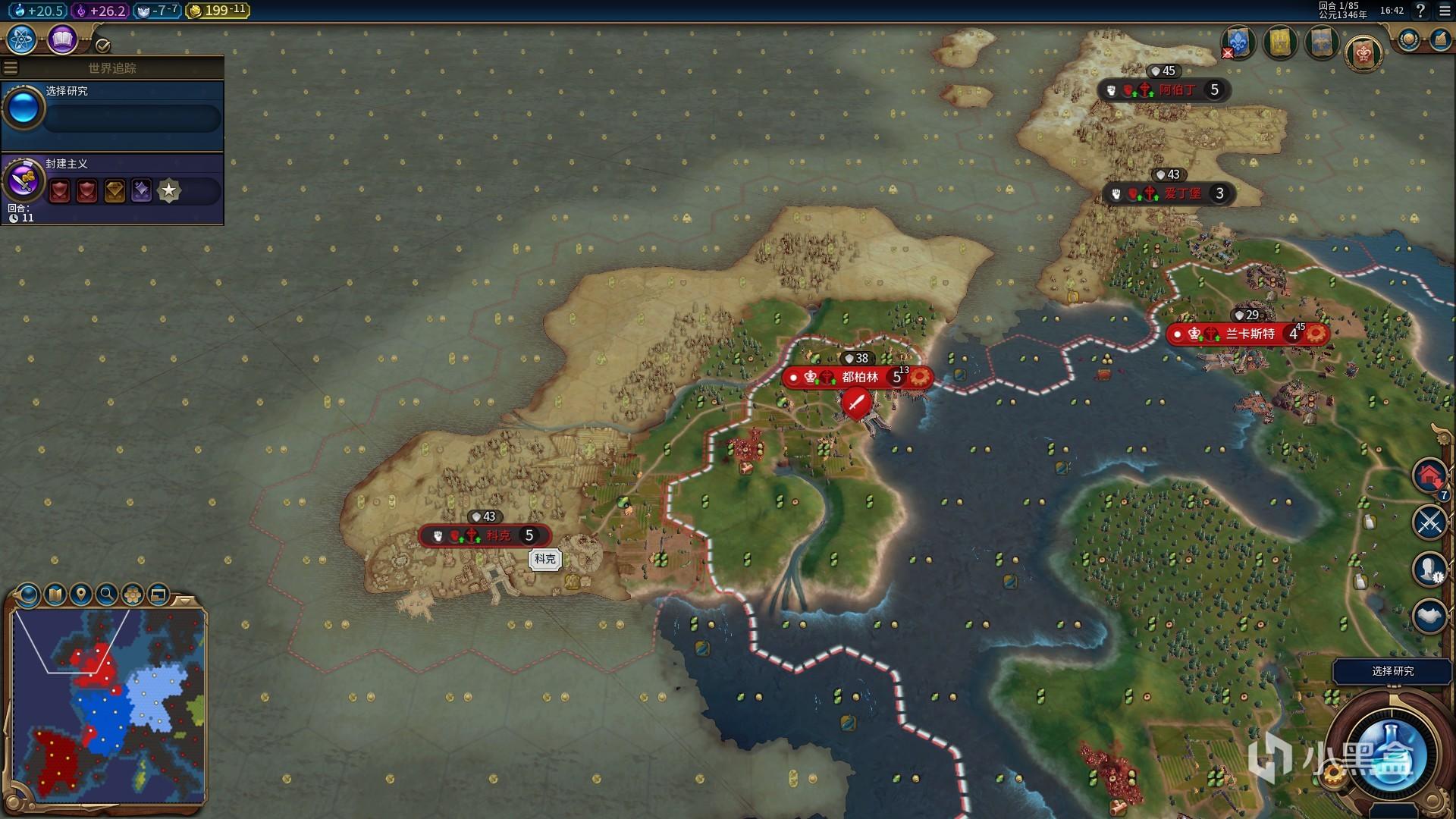Open the blue fleur-de-lis leader portrait
The width and height of the screenshot is (1456, 819).
tap(1238, 42)
